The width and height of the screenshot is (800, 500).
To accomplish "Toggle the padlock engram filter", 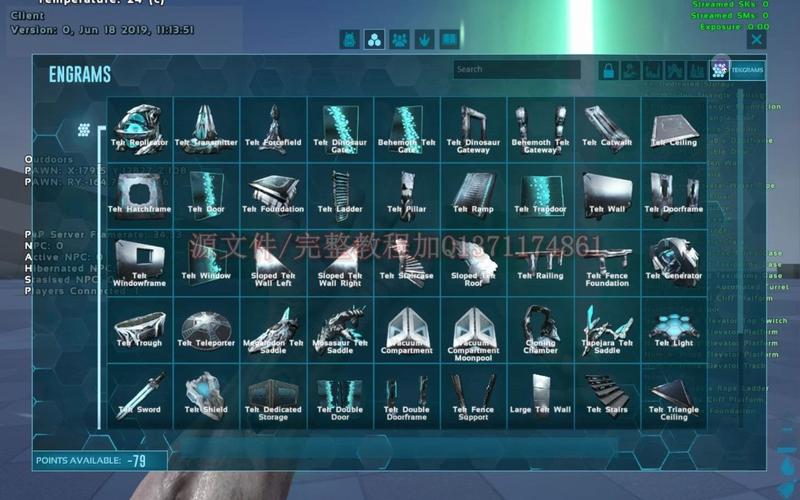I will click(x=607, y=70).
